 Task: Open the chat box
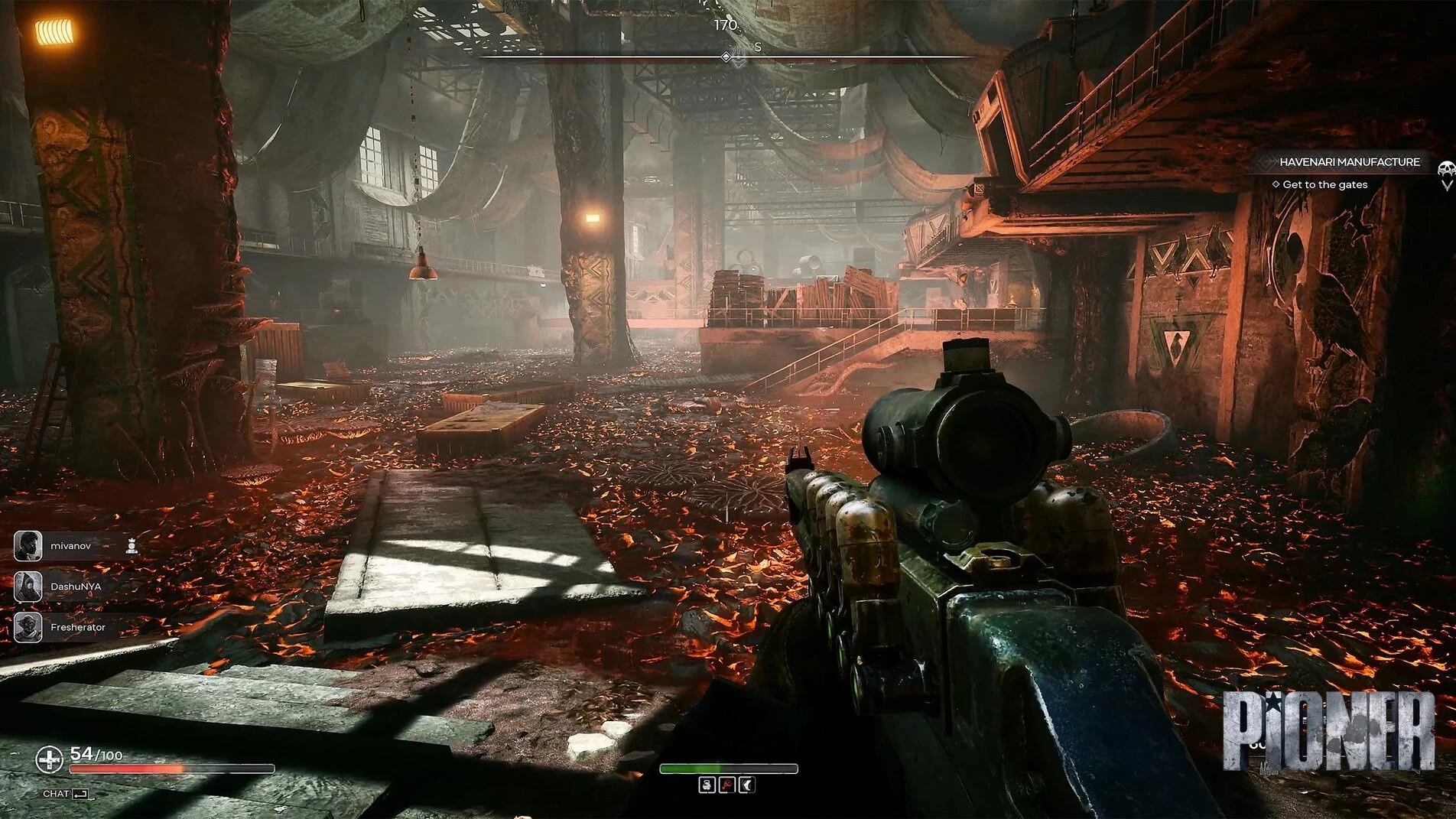65,794
